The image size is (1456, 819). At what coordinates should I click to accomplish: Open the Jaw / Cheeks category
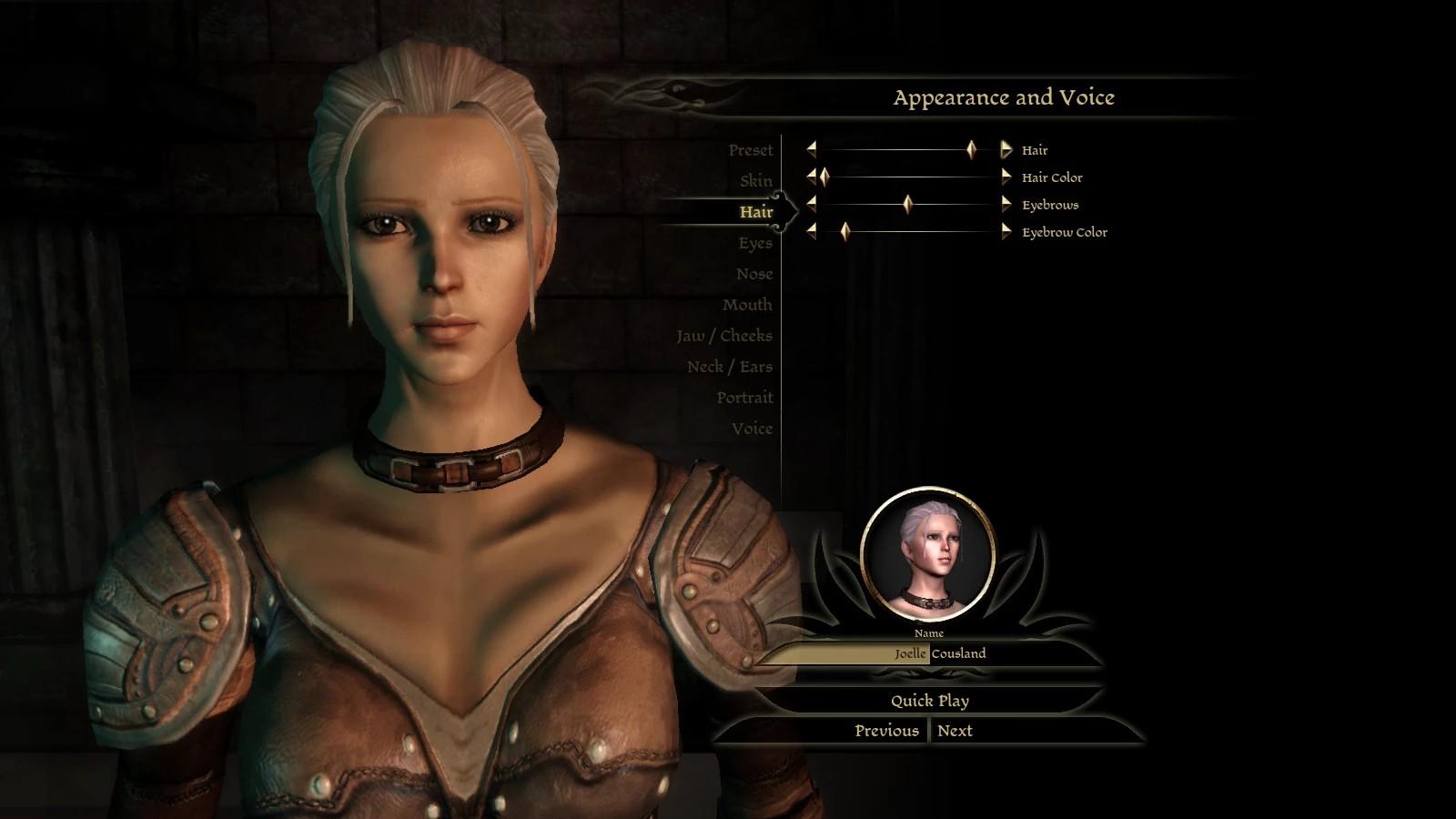[x=723, y=336]
